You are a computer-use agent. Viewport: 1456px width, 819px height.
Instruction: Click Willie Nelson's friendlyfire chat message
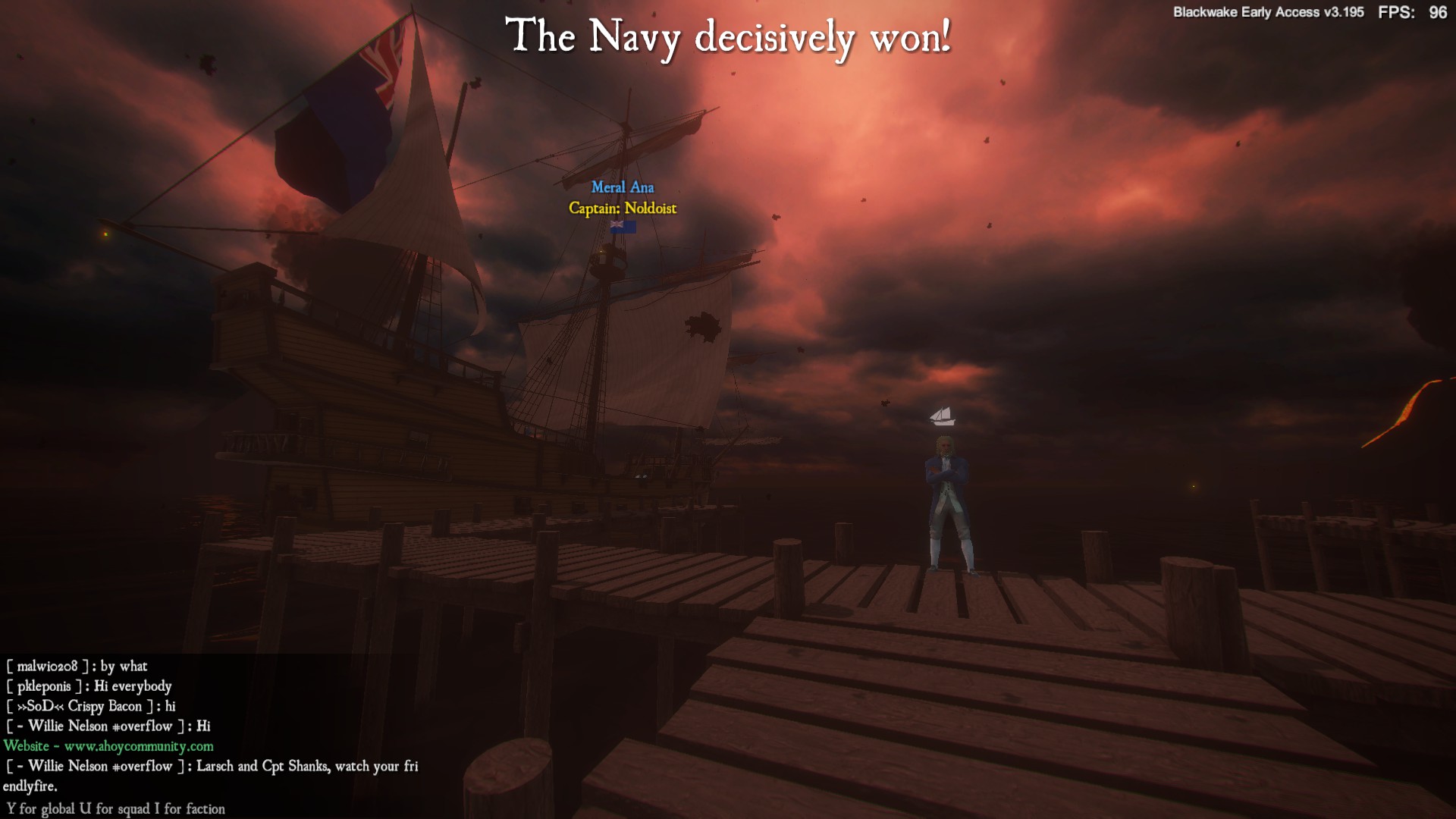[212, 766]
